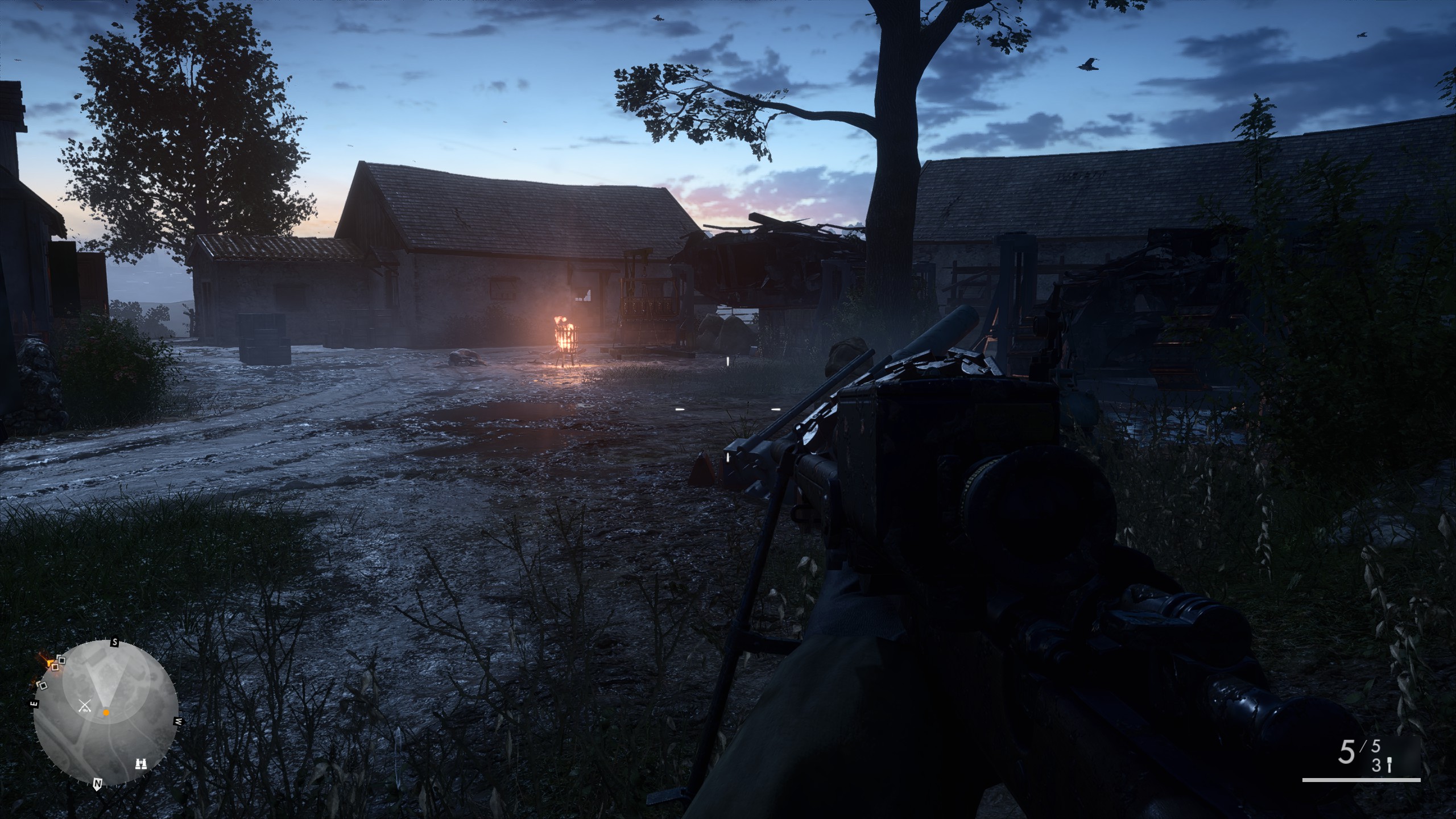This screenshot has height=819, width=1456.
Task: Click the West compass marker on minimap
Action: click(x=178, y=721)
